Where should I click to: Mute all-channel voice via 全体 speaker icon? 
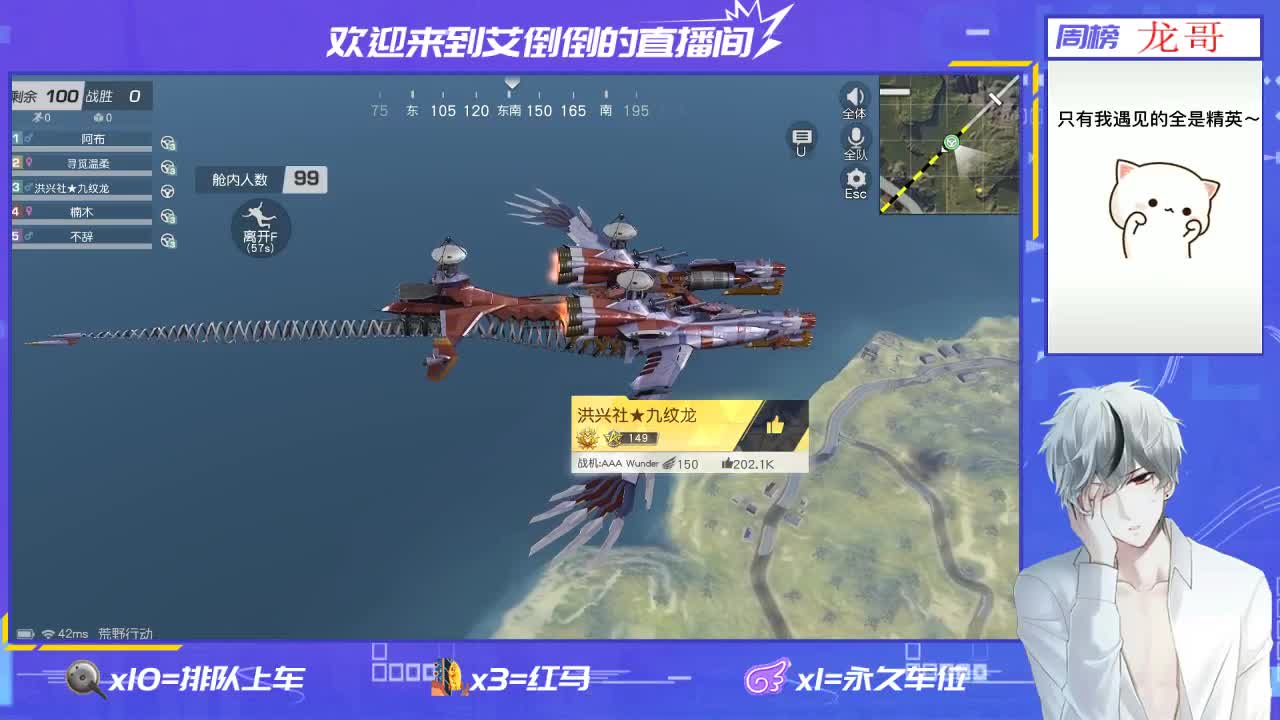853,97
